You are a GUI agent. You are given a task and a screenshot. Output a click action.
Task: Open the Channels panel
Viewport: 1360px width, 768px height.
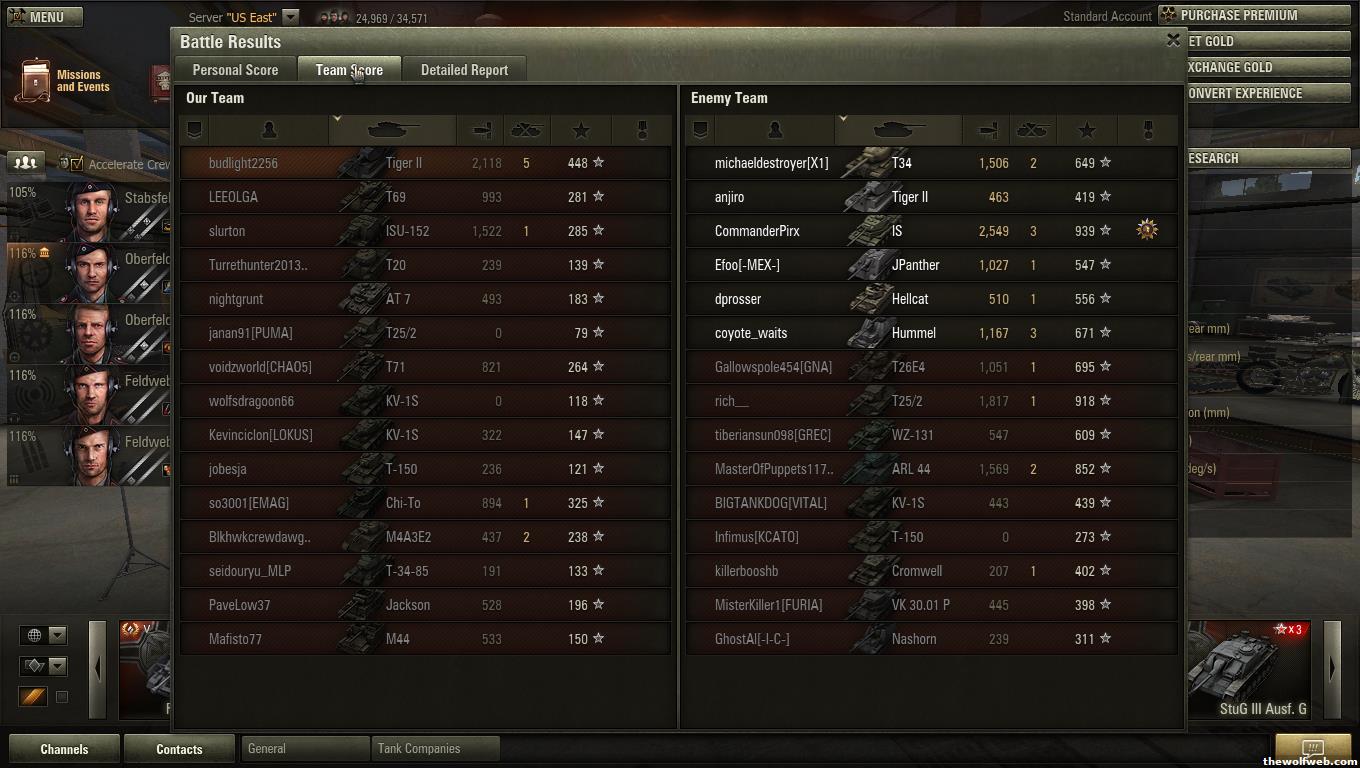pos(64,749)
